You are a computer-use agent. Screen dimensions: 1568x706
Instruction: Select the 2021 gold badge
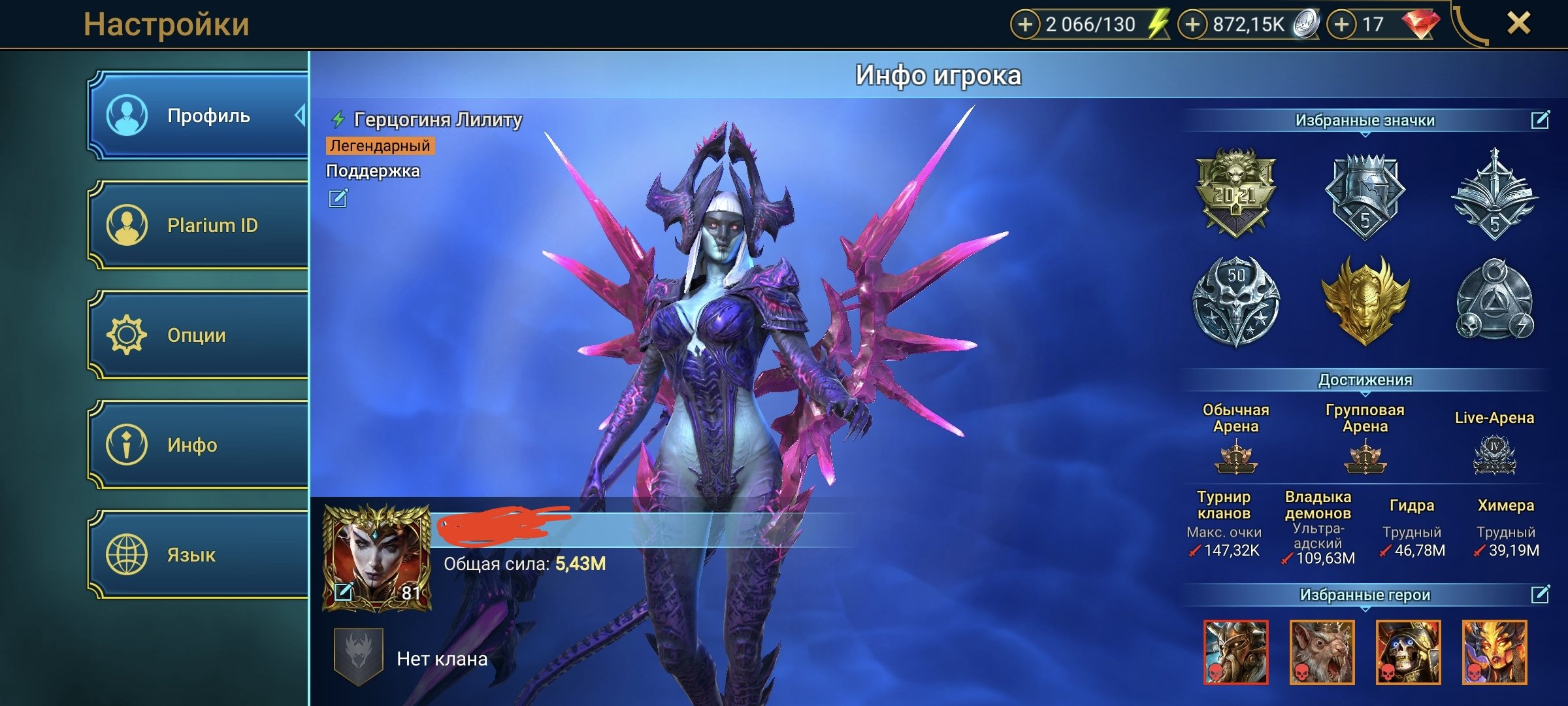(1235, 193)
